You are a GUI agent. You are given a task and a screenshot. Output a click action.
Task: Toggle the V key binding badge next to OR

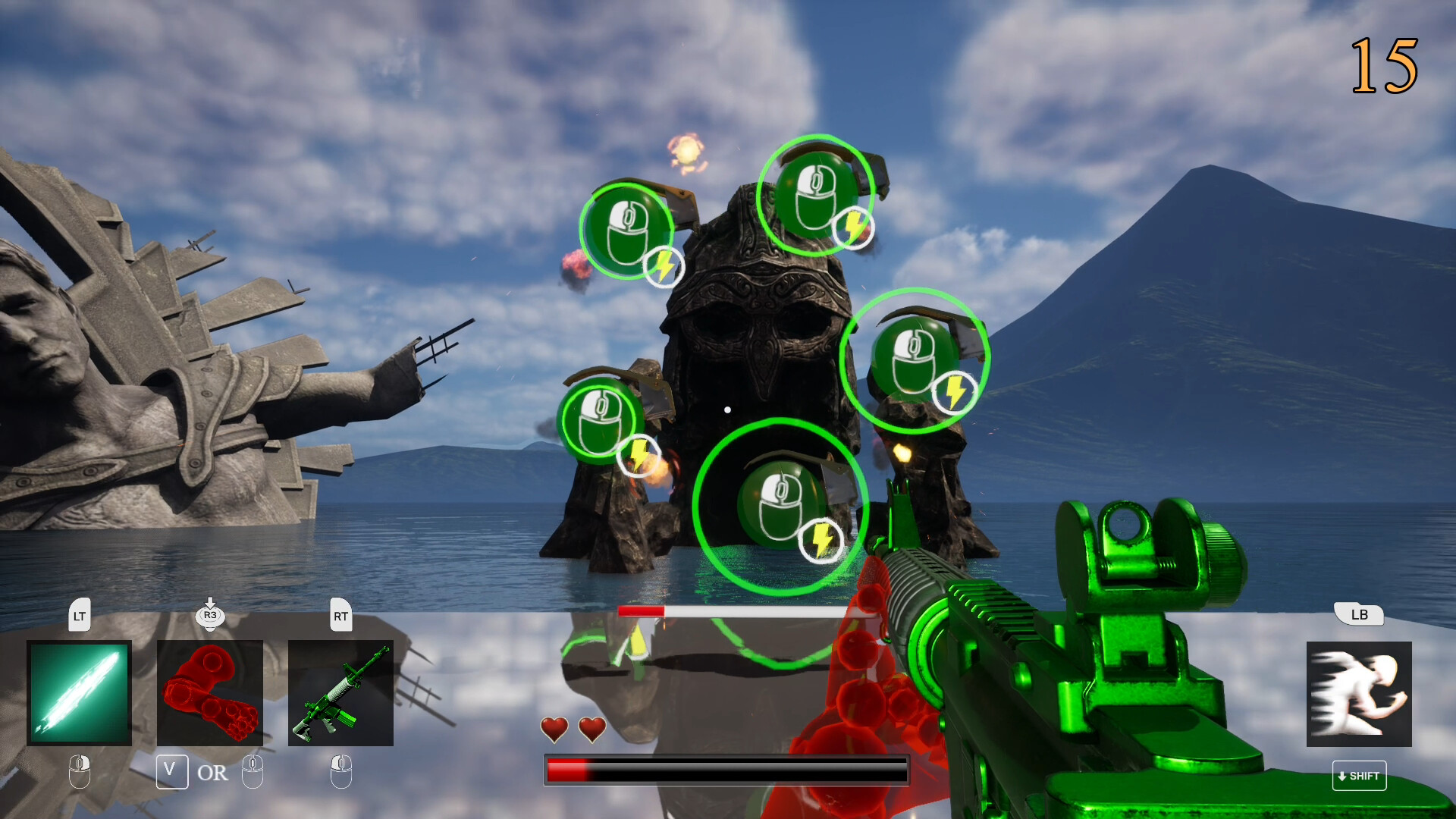(172, 772)
